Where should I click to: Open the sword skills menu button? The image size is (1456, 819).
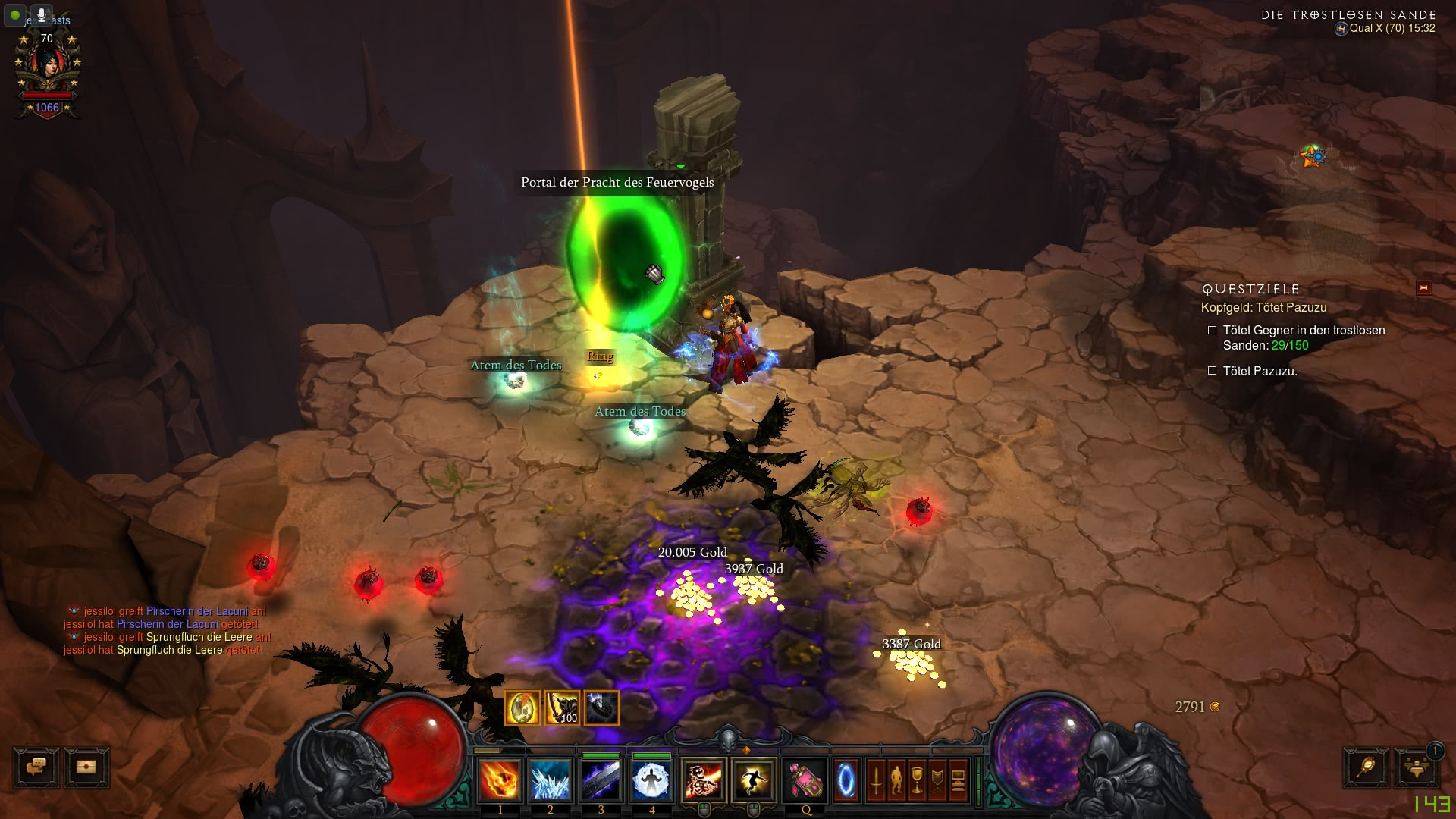click(877, 780)
